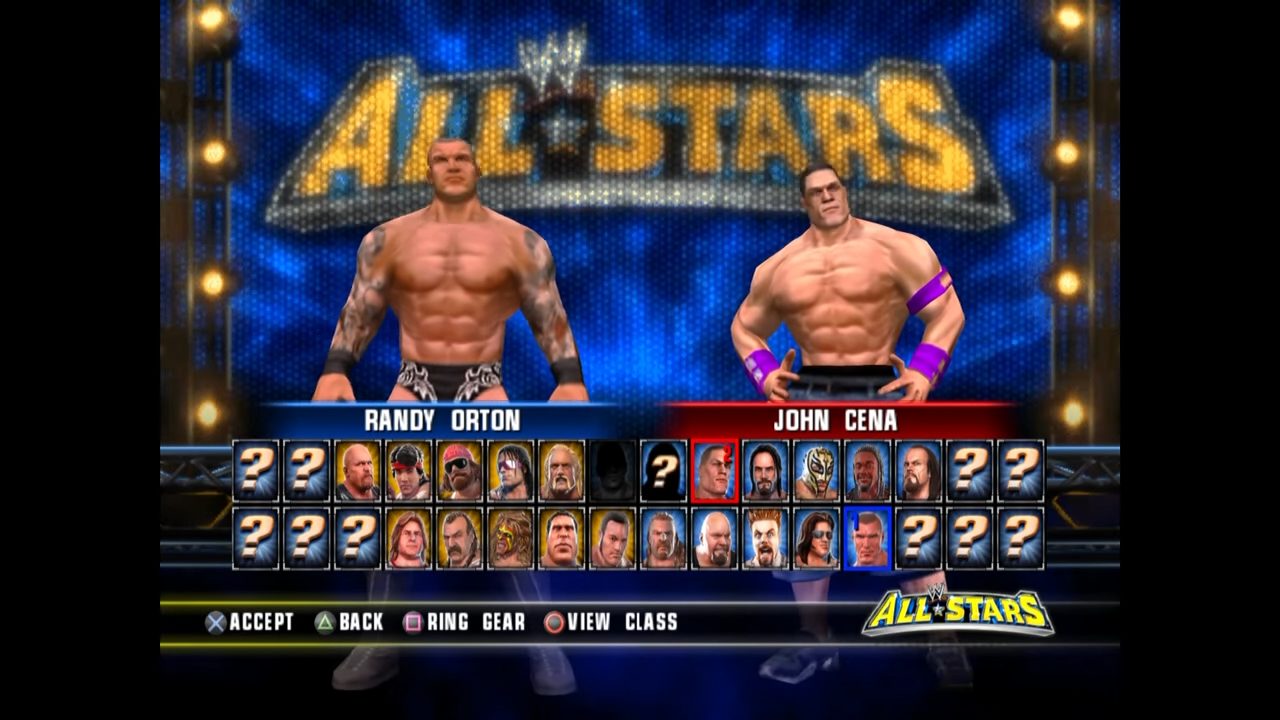This screenshot has height=720, width=1280.
Task: Select the bald goateed wrestler on blue background
Action: [715, 538]
